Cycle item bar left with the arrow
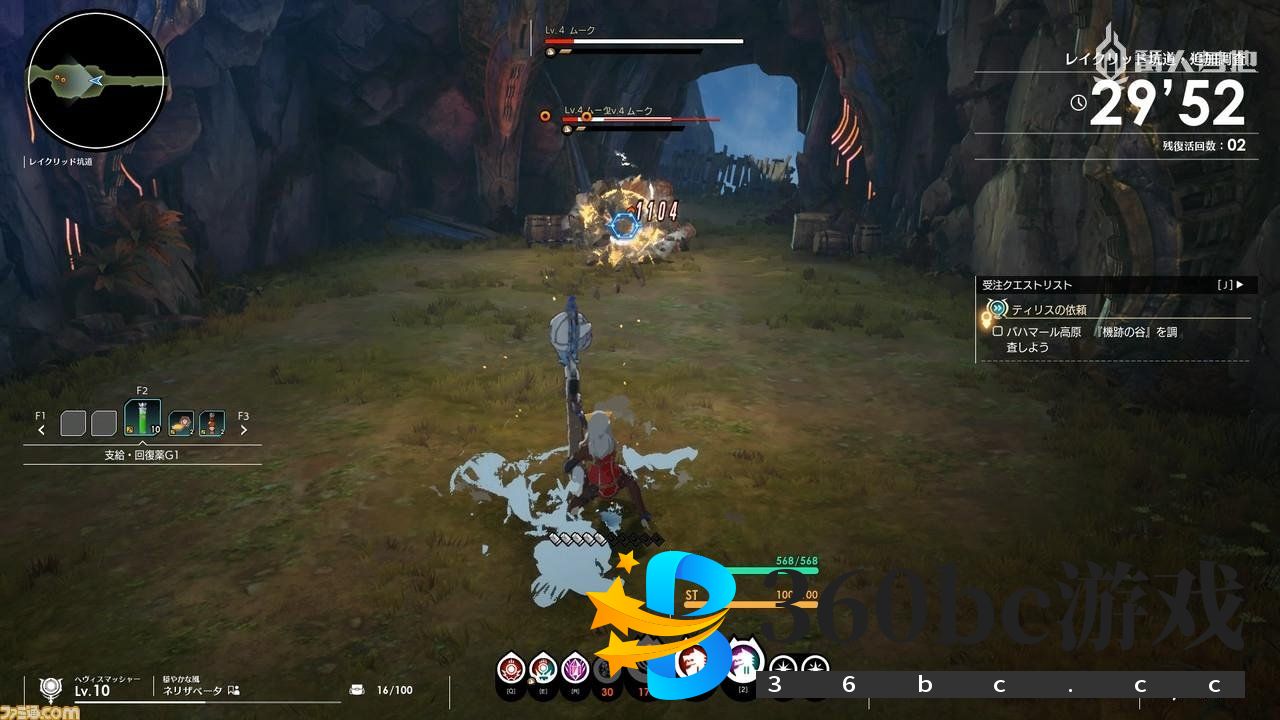Screen dimensions: 1280x720 point(41,430)
